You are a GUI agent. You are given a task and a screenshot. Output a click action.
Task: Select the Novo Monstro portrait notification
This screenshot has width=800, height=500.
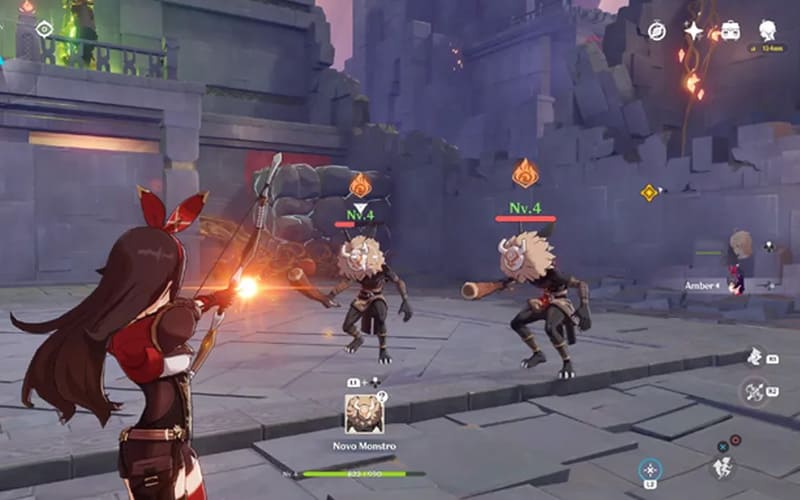click(365, 413)
